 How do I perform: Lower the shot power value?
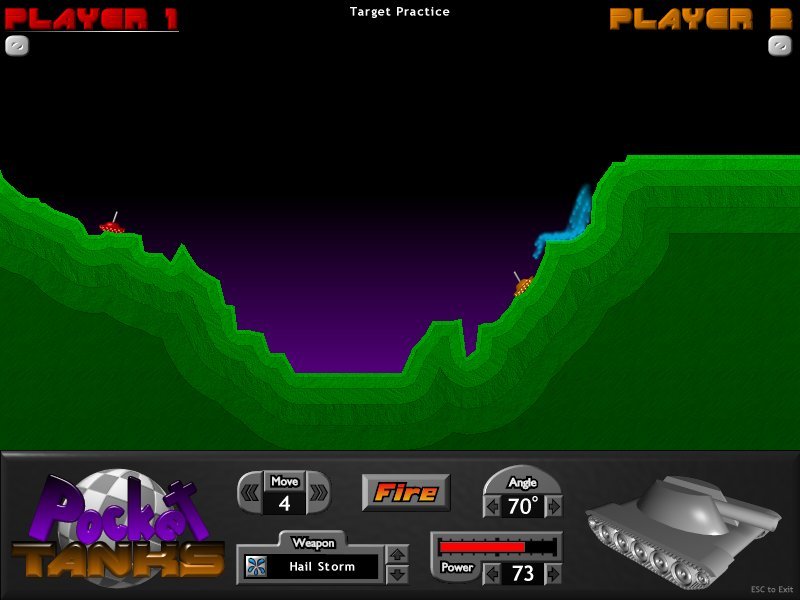491,574
